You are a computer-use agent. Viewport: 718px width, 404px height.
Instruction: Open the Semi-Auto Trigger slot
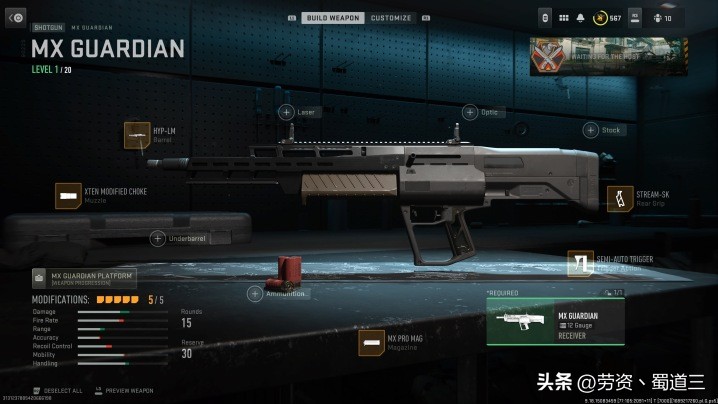click(581, 263)
